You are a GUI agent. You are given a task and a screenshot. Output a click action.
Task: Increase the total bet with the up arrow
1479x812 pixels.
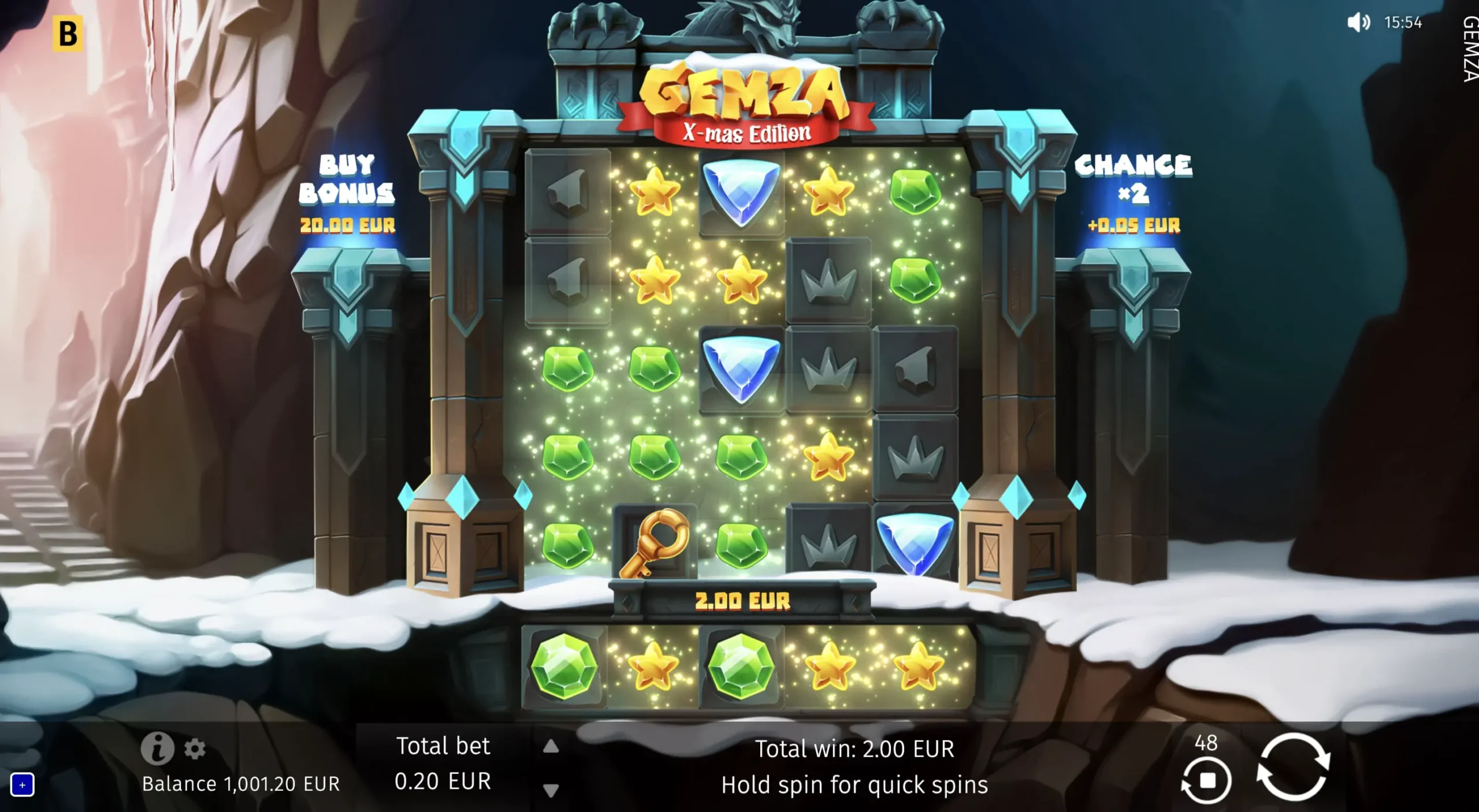tap(550, 747)
